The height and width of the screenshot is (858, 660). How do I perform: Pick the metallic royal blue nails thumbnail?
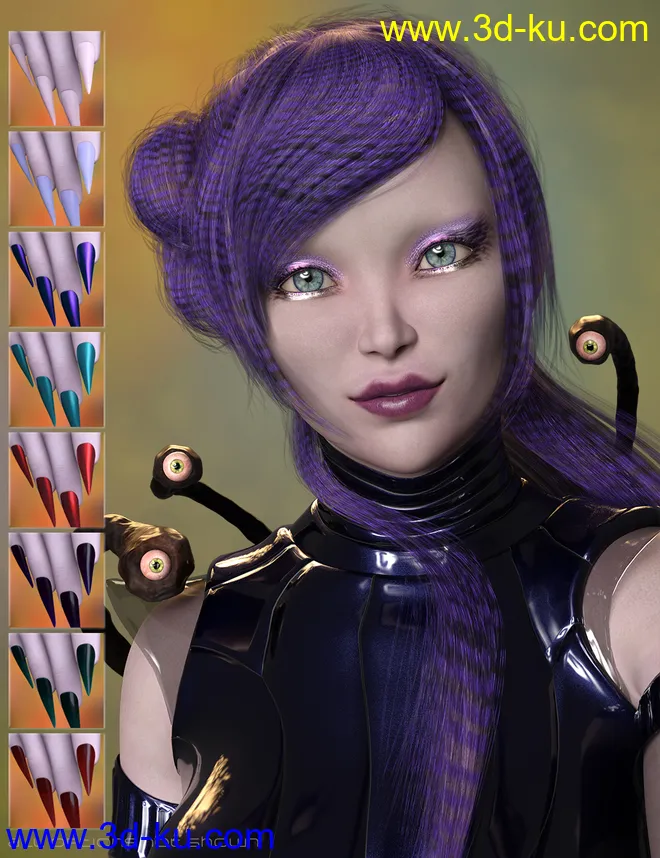pyautogui.click(x=56, y=278)
